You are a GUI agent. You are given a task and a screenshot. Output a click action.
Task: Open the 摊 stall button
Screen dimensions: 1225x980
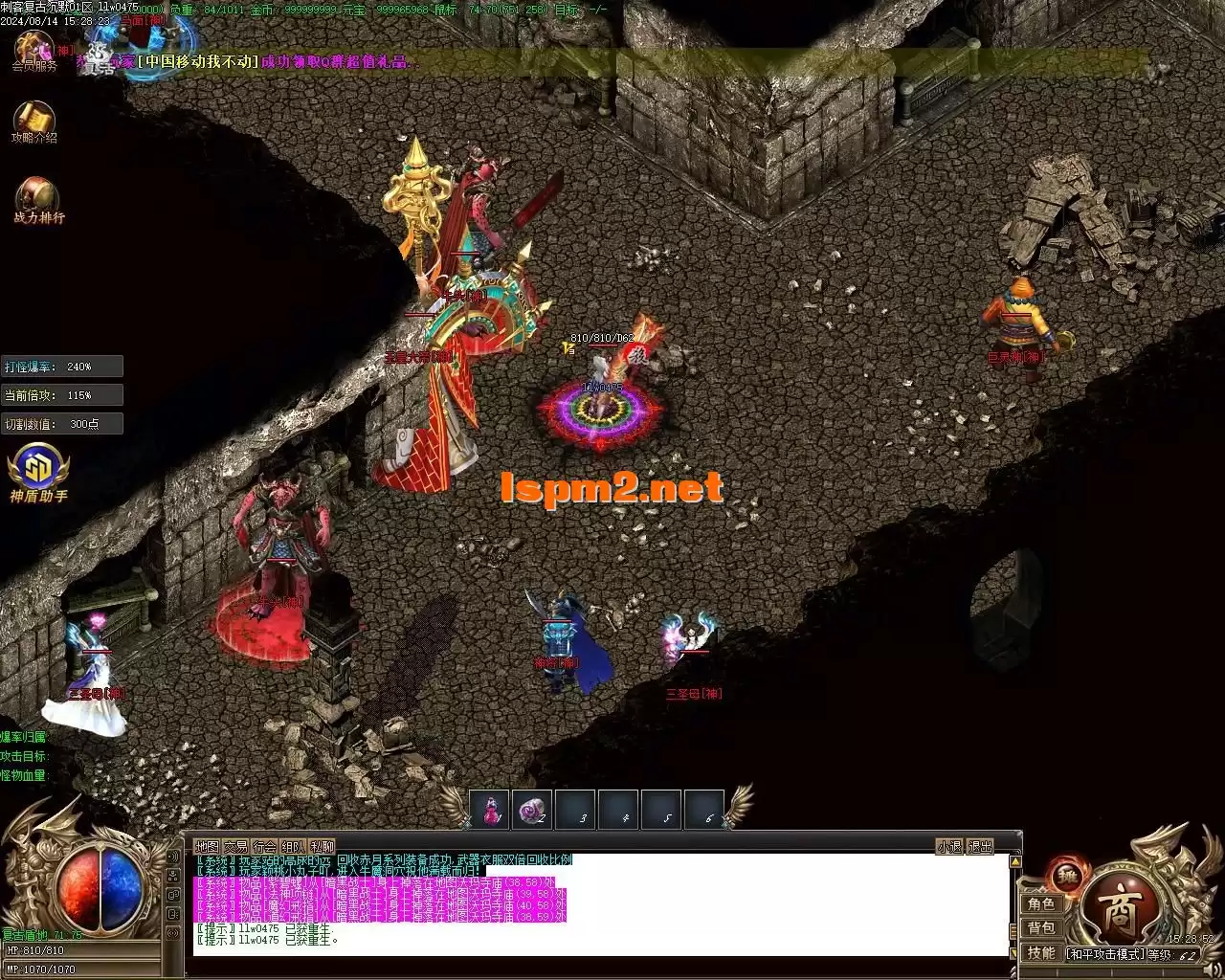[1067, 874]
